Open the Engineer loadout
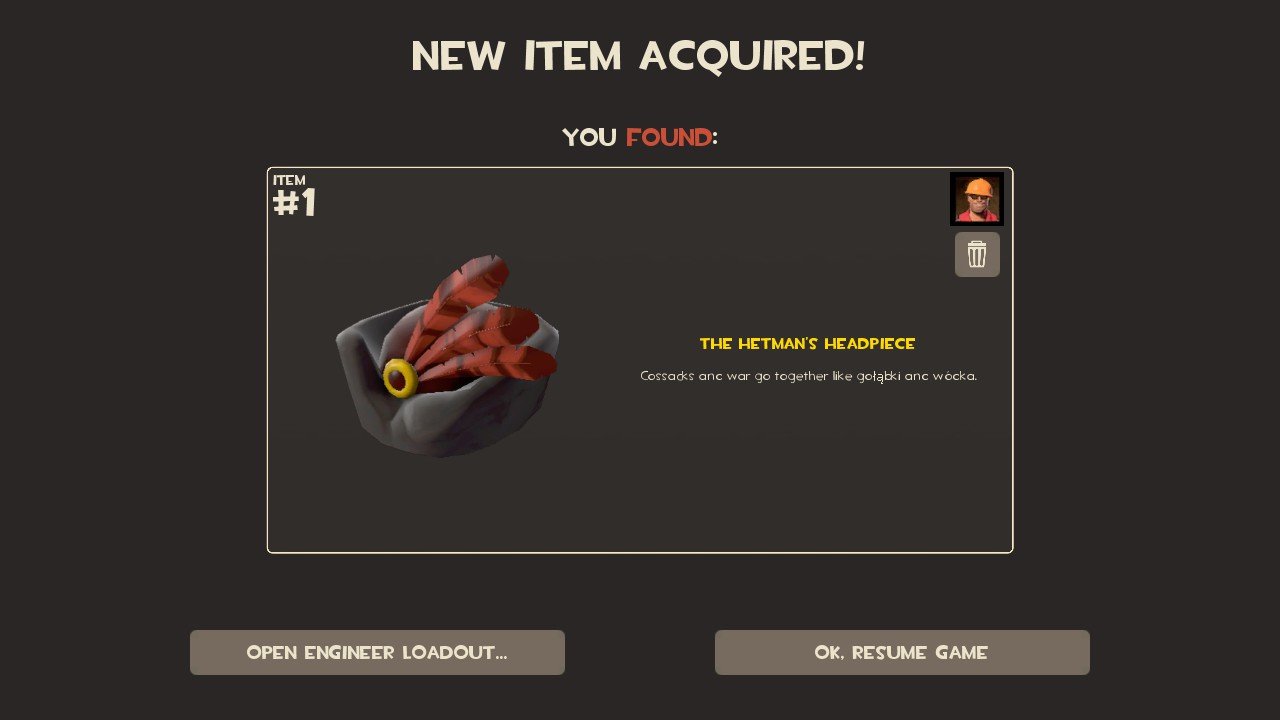Viewport: 1280px width, 720px height. coord(377,652)
